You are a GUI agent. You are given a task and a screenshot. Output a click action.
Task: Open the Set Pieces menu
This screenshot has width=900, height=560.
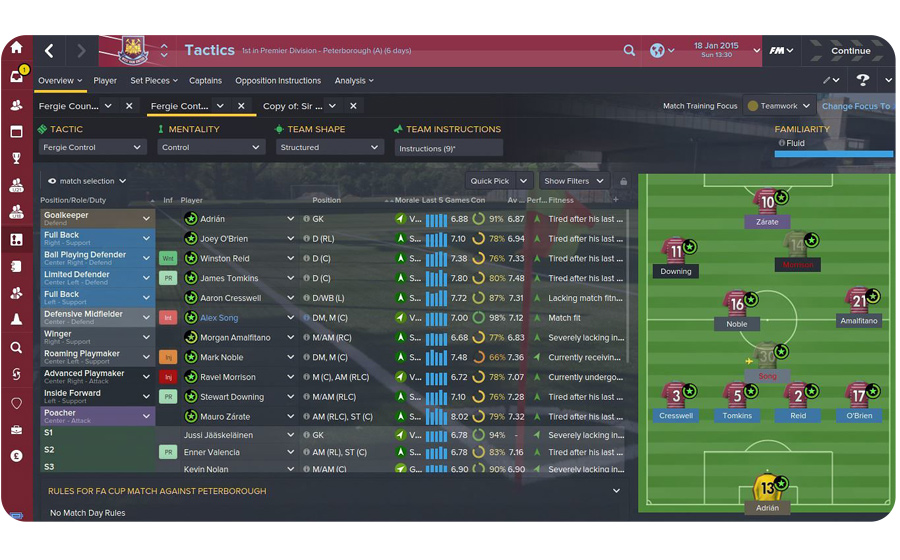153,81
